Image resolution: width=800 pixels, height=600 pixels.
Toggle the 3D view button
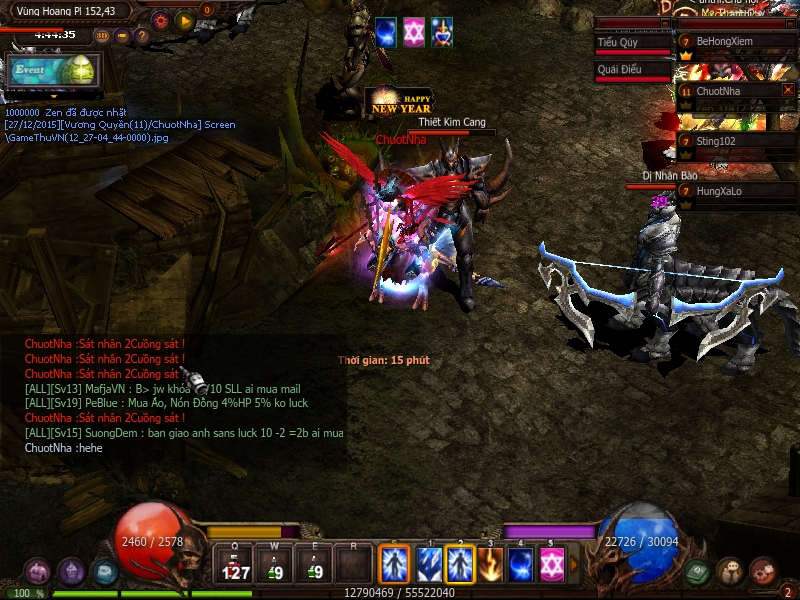tap(102, 35)
